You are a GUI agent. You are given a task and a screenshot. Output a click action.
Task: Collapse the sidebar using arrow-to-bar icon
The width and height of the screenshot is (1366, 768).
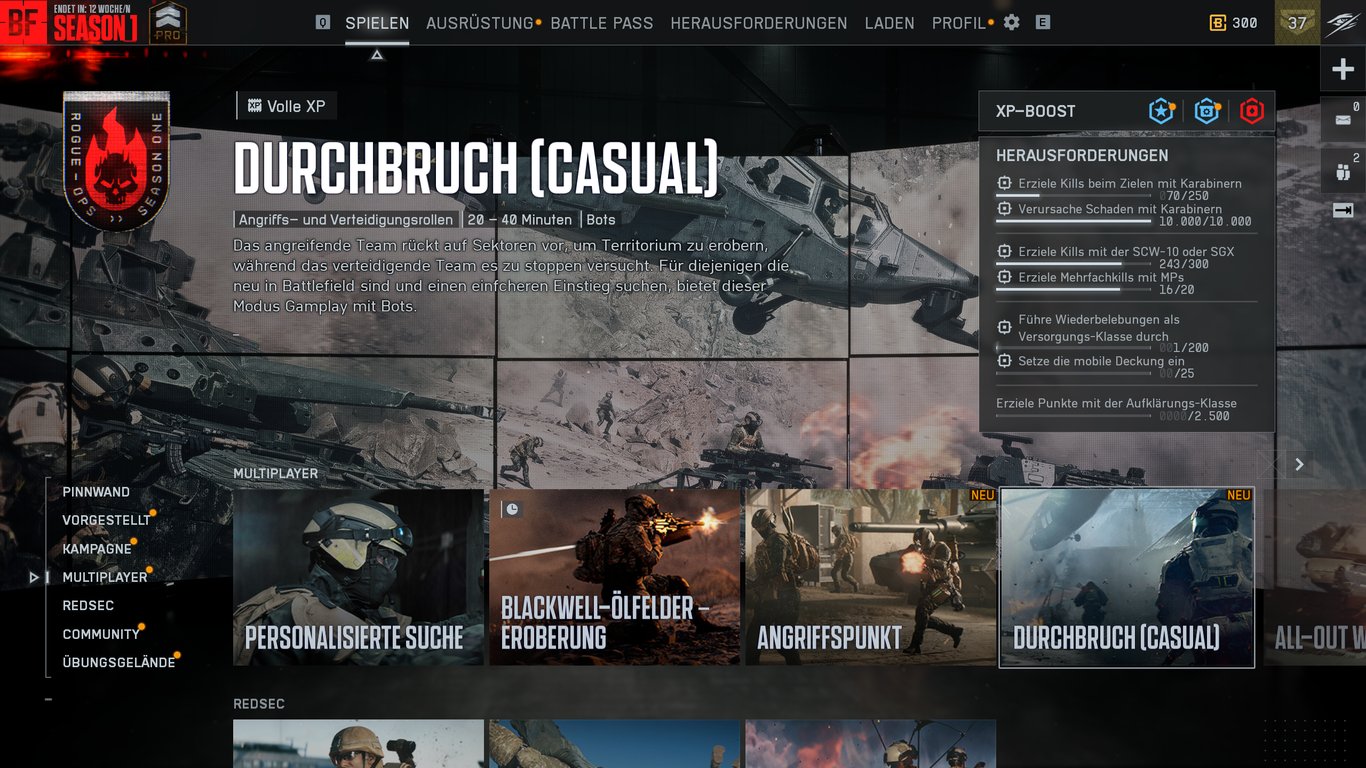pos(1343,209)
